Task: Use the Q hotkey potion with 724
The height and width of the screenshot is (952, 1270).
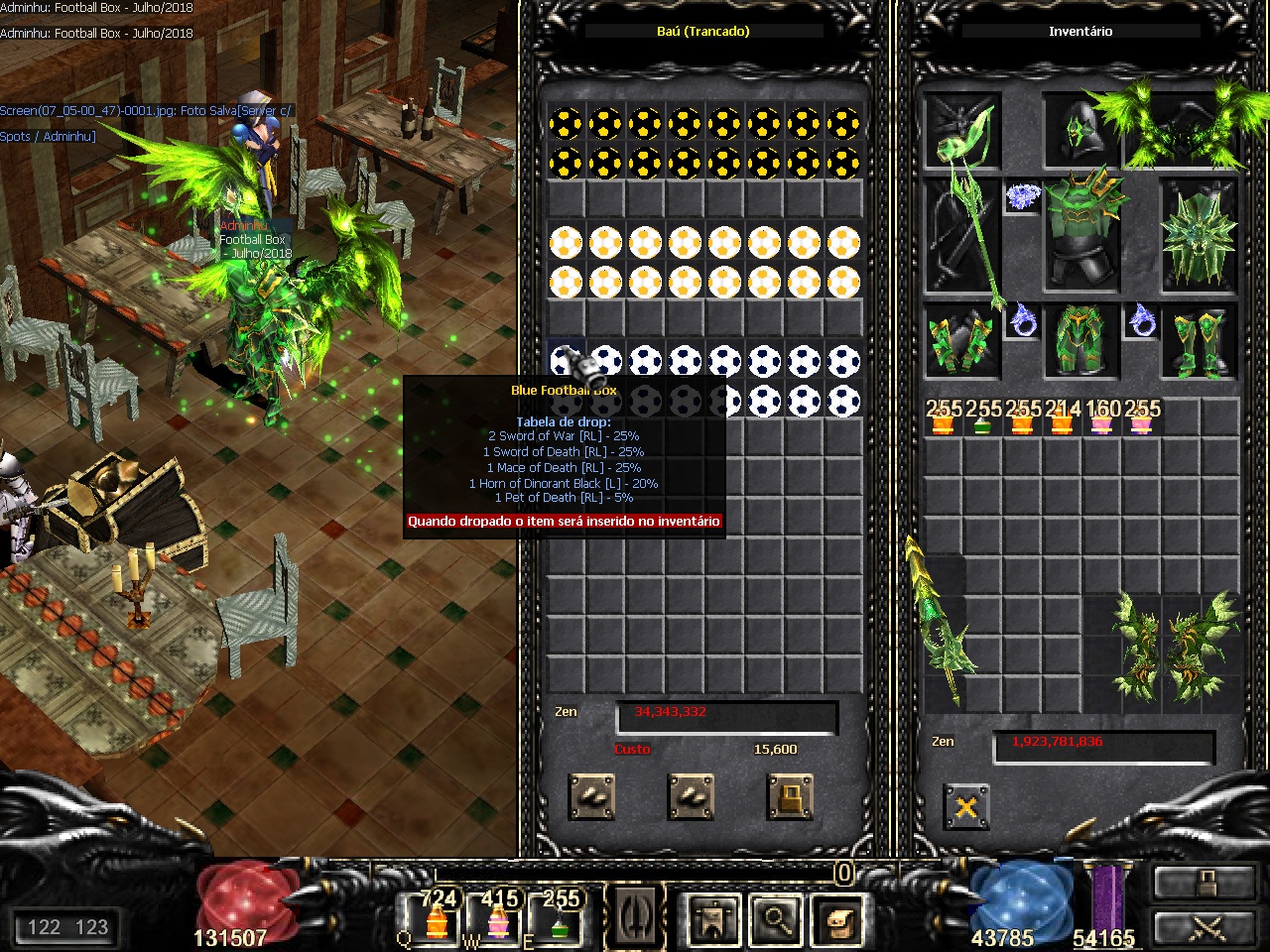Action: click(437, 918)
